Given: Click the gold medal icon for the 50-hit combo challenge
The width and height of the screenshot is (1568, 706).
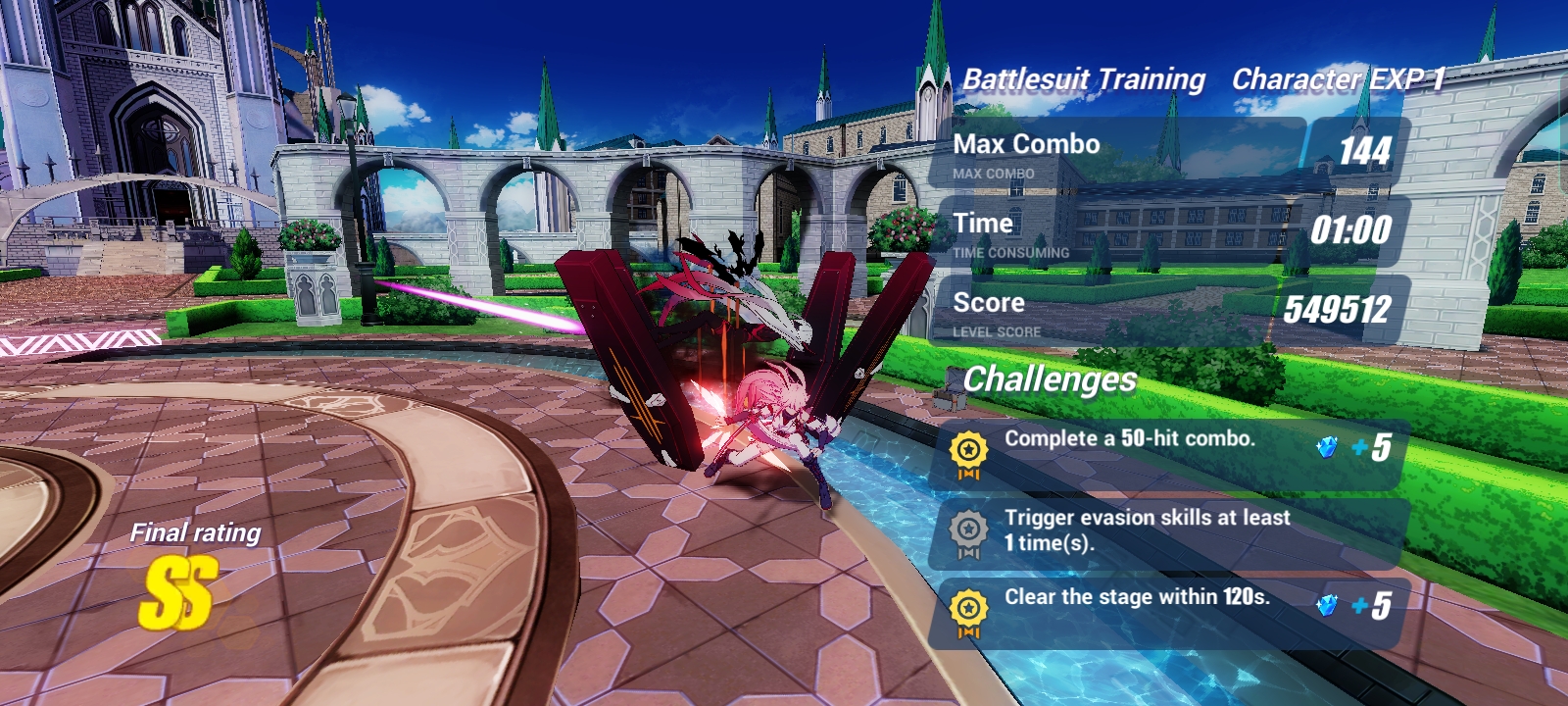Looking at the screenshot, I should (x=970, y=447).
